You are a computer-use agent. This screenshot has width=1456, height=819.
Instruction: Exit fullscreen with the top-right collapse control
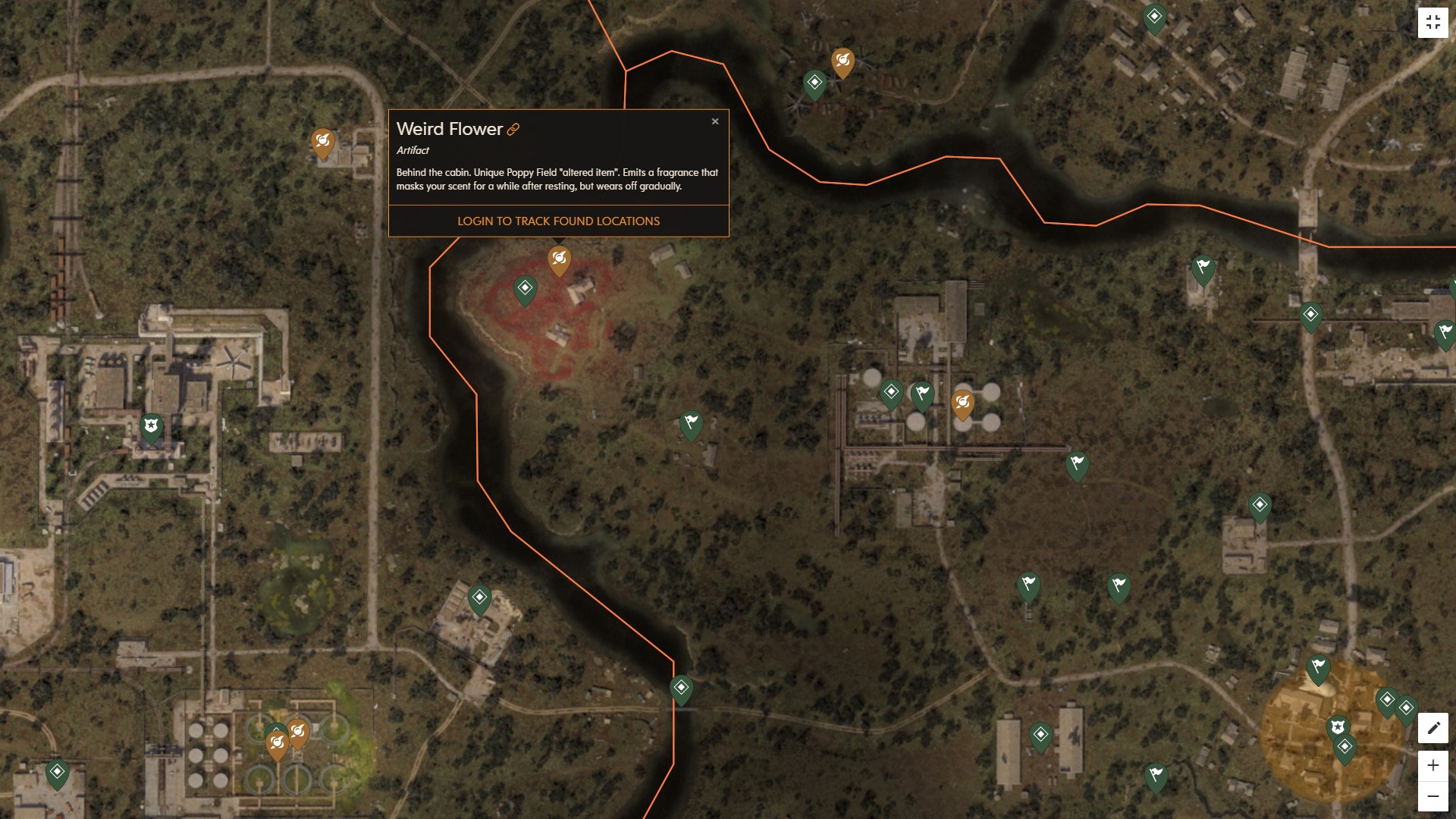coord(1434,22)
